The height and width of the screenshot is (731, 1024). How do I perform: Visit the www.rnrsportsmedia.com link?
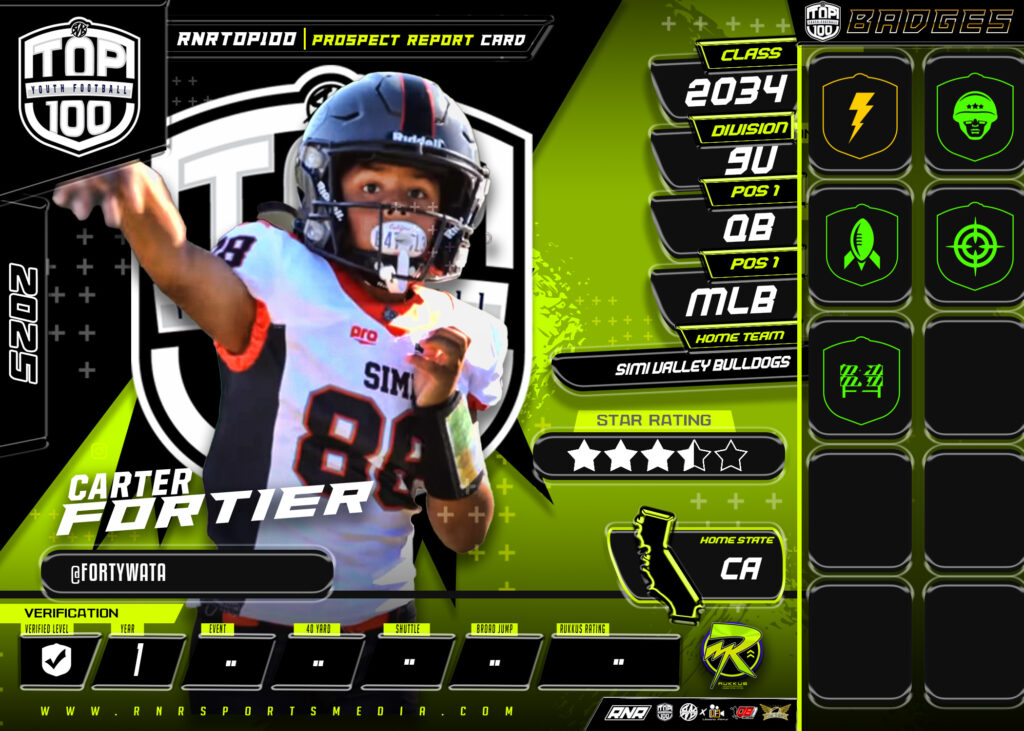278,712
